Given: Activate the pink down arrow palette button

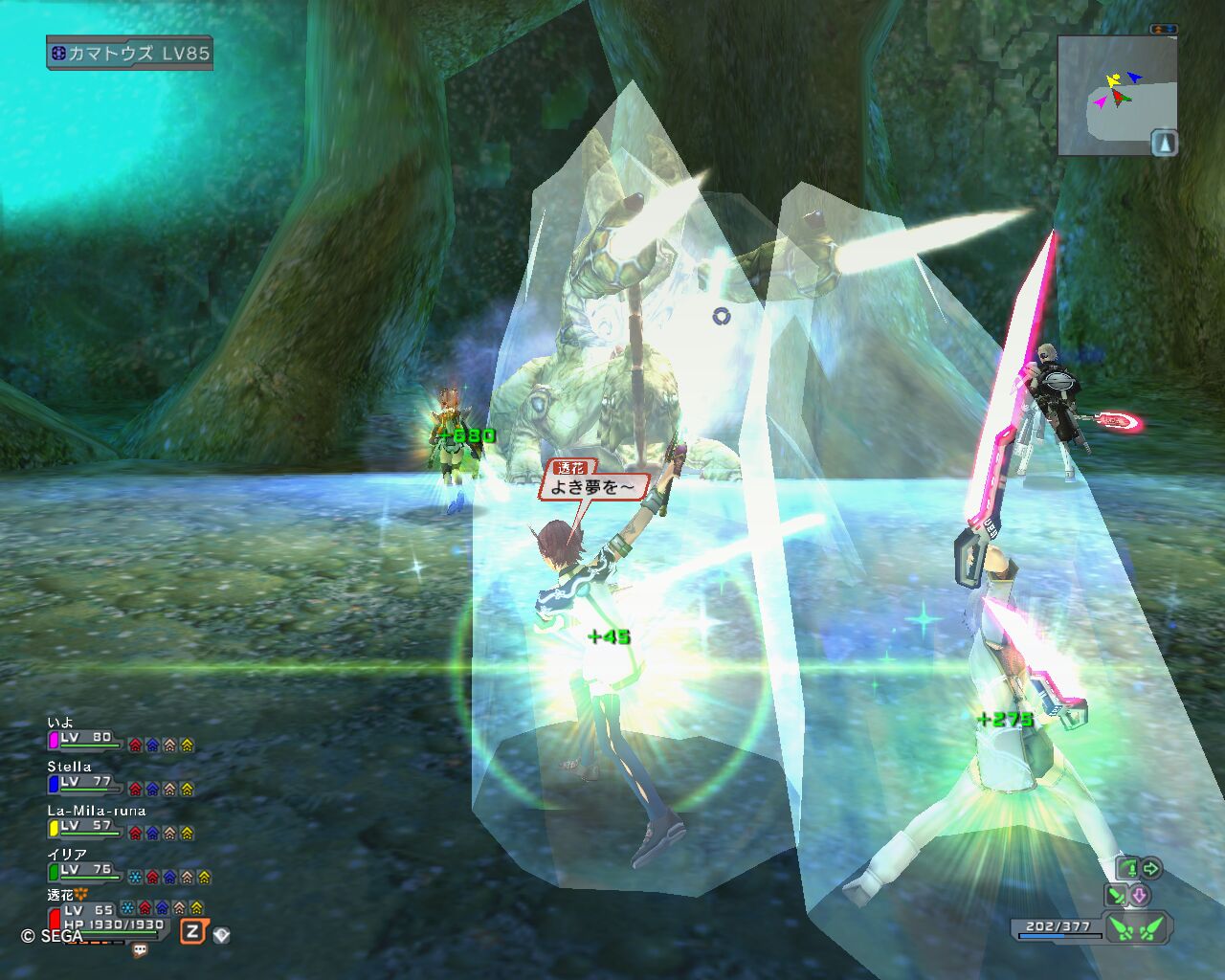Looking at the screenshot, I should coord(1140,896).
